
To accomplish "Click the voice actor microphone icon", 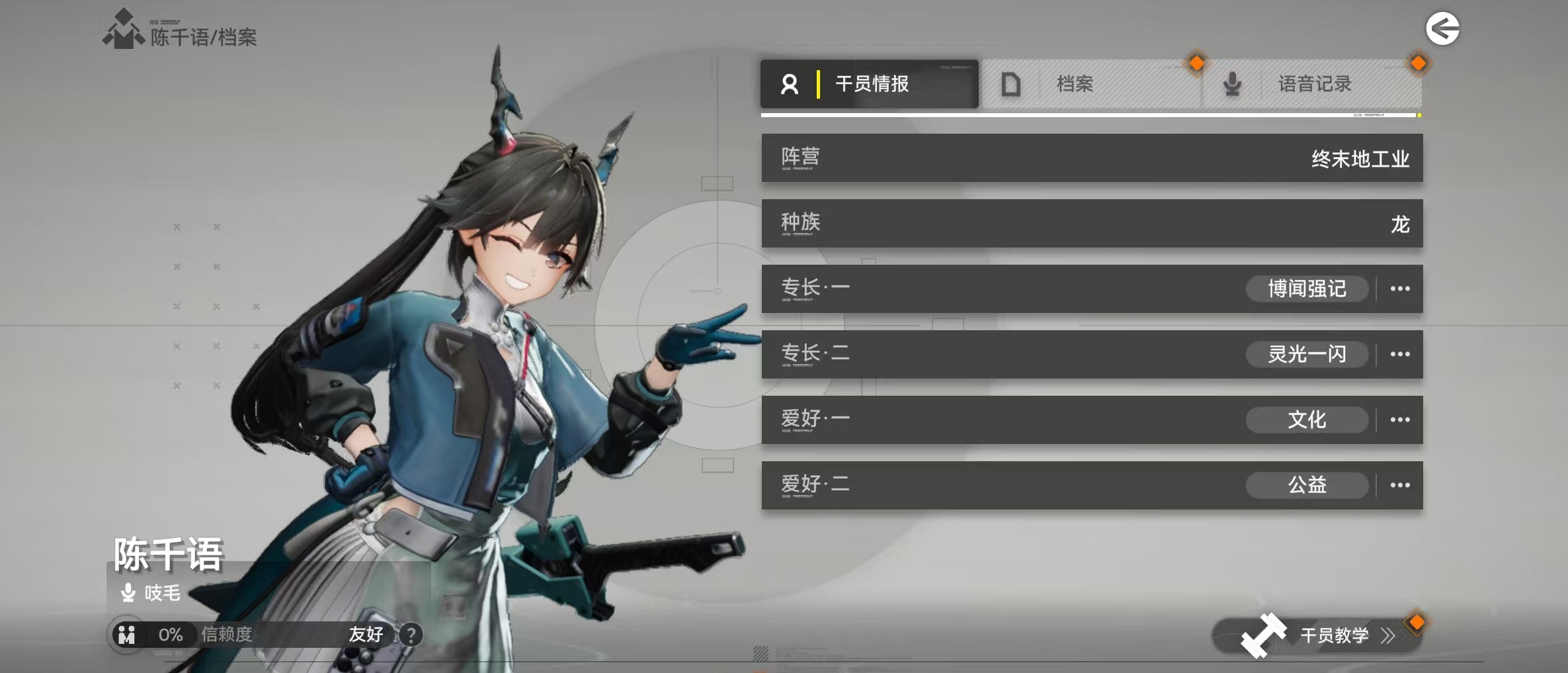I will point(128,592).
